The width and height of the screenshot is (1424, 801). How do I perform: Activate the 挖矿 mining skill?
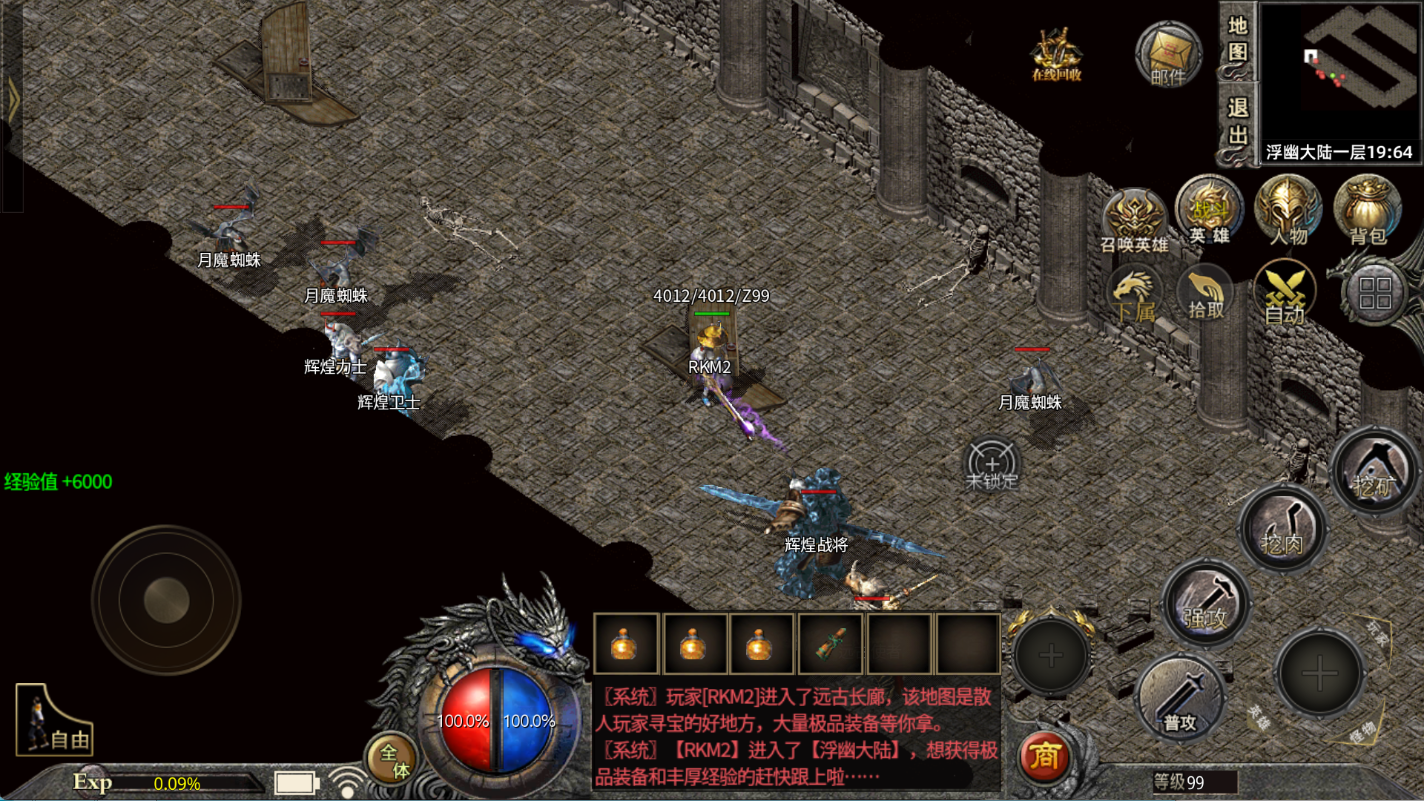tap(1375, 468)
